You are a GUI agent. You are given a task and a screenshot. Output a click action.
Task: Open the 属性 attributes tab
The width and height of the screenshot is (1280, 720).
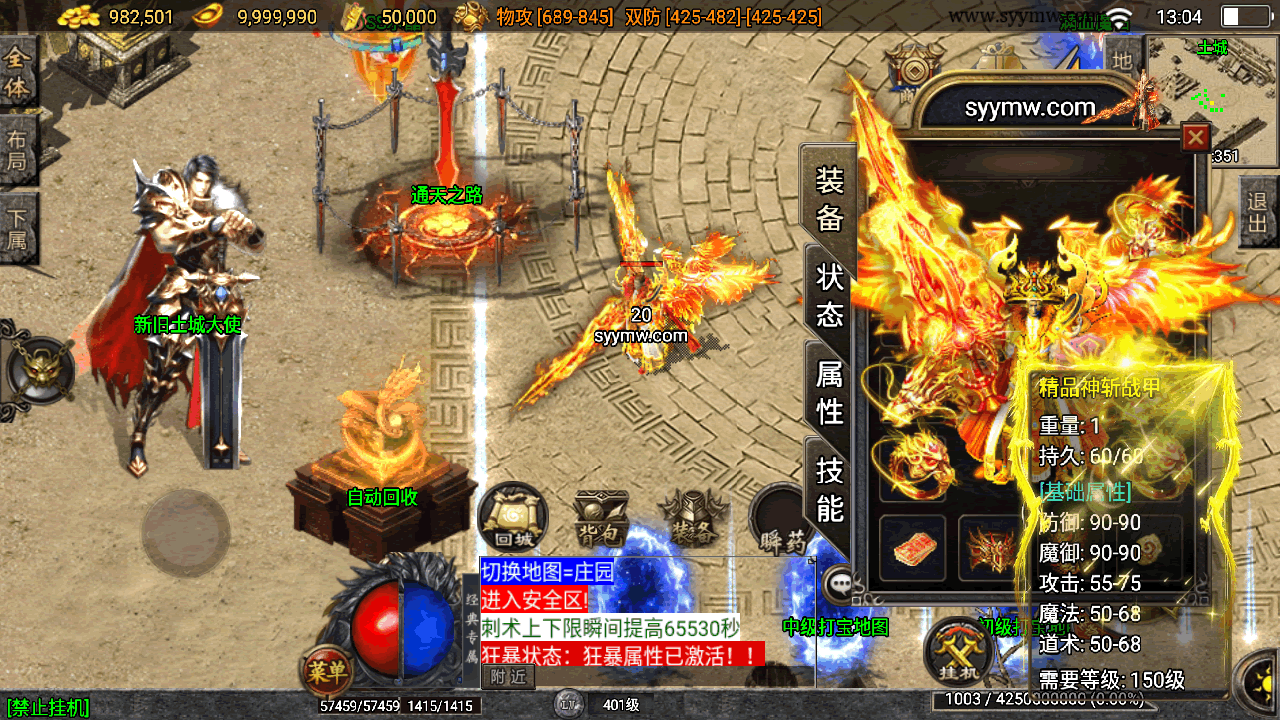(830, 391)
